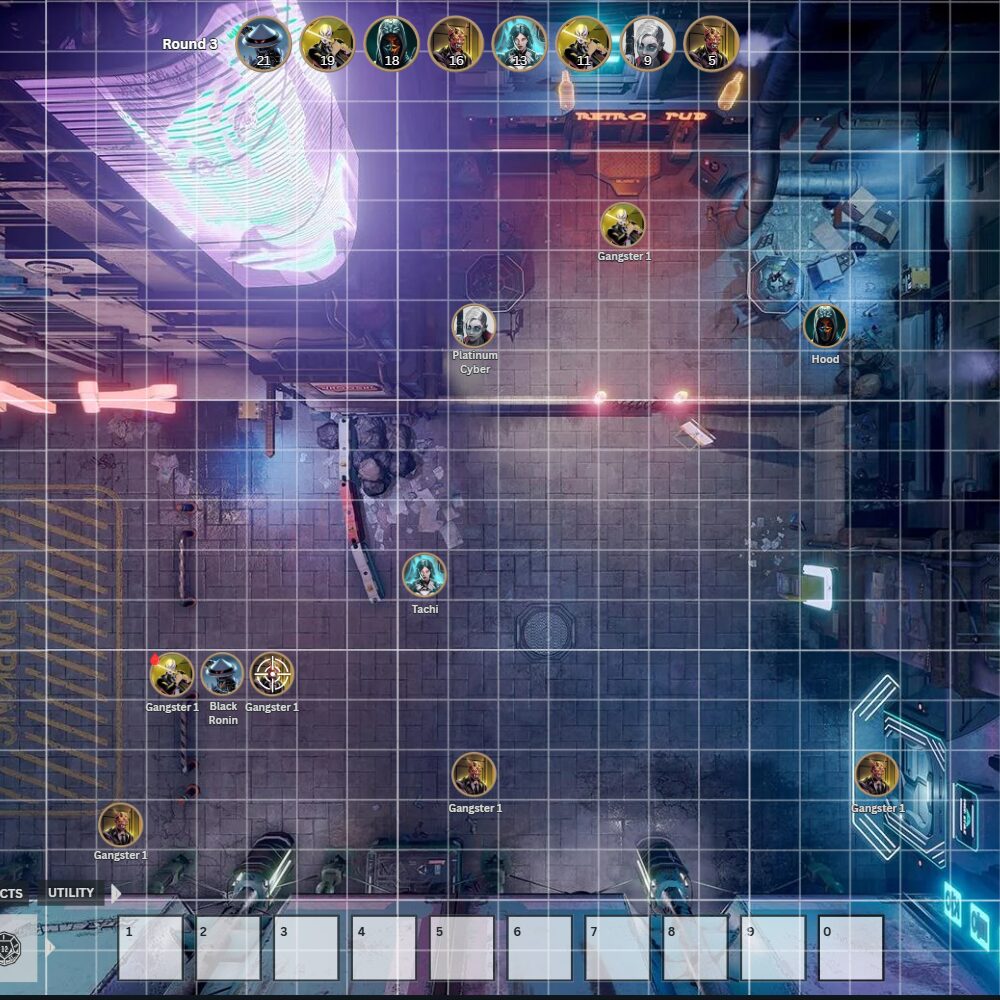
Task: Select the initiative 18 hooded figure portrait
Action: (391, 44)
